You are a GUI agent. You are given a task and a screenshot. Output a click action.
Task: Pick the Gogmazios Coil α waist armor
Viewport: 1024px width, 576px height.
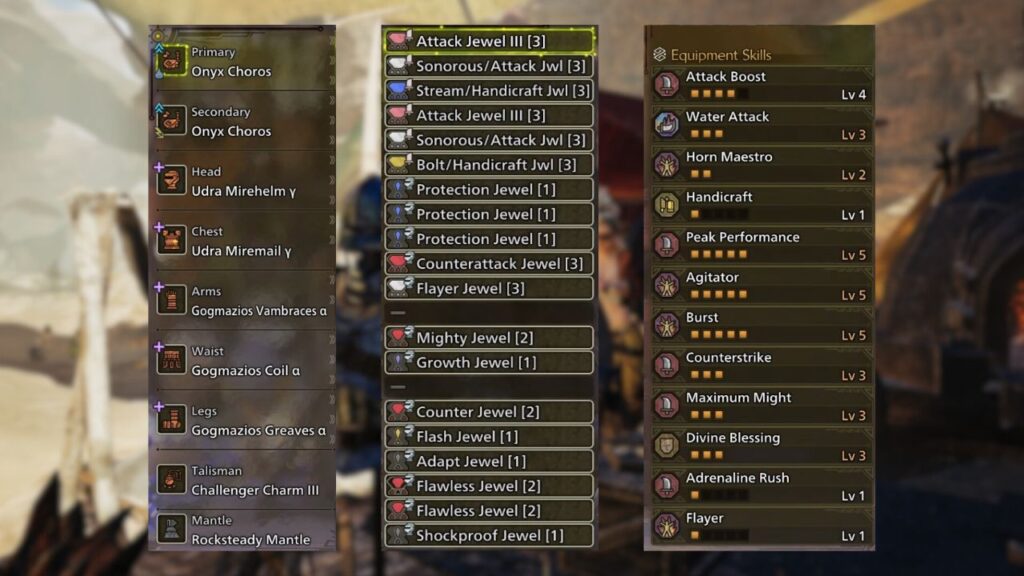point(242,361)
